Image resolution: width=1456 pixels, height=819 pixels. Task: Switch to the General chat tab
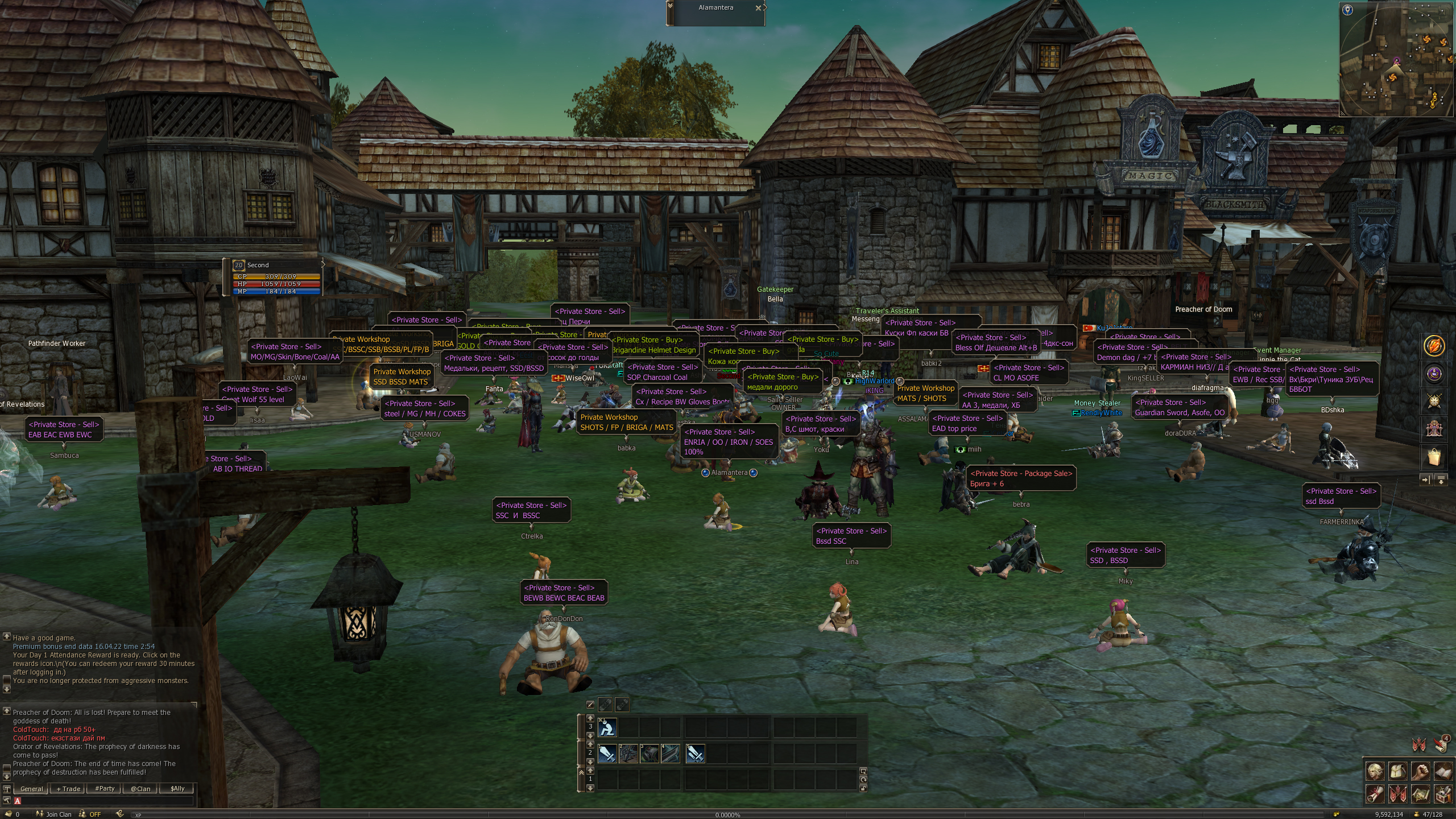(31, 789)
